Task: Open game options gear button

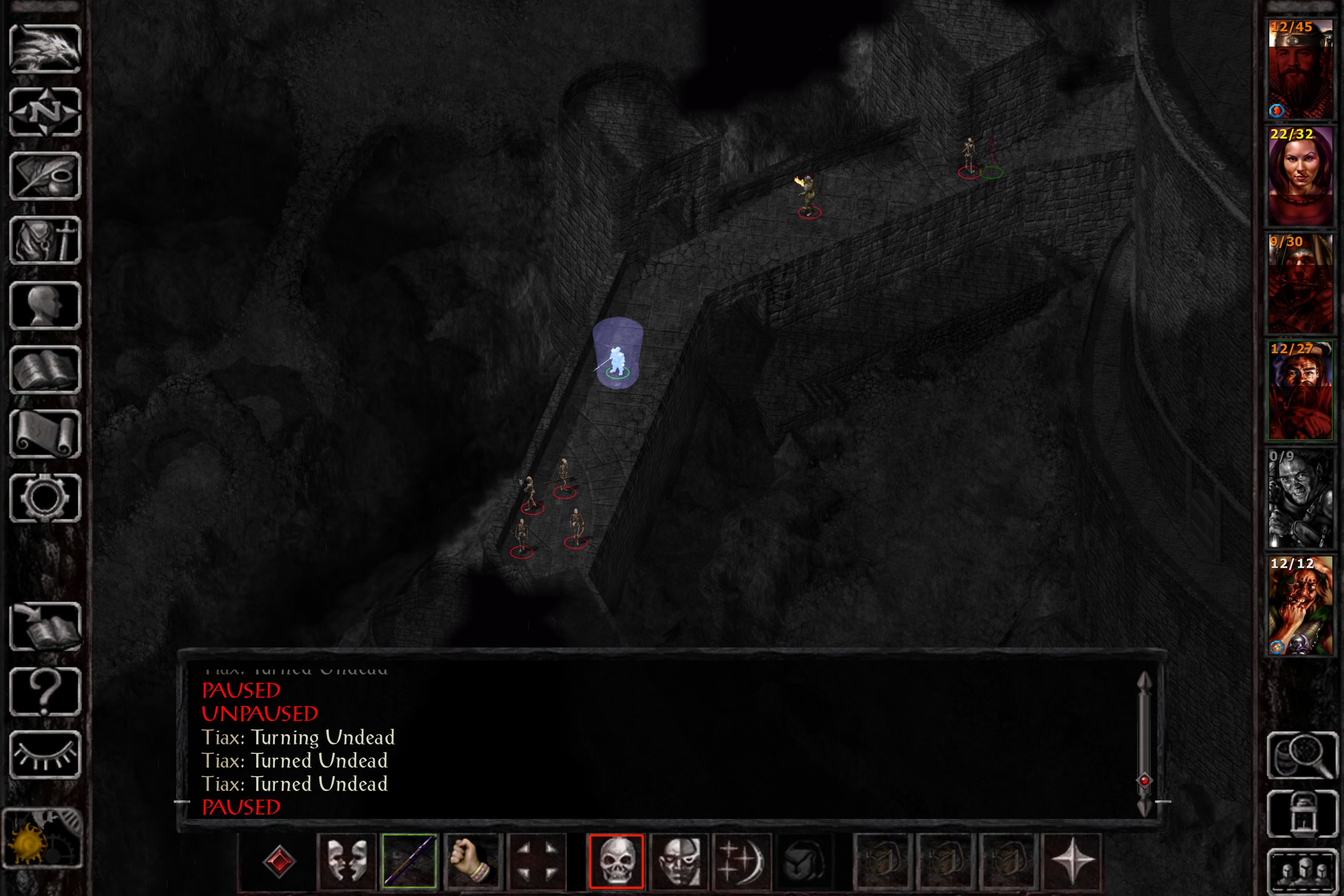Action: [45, 498]
